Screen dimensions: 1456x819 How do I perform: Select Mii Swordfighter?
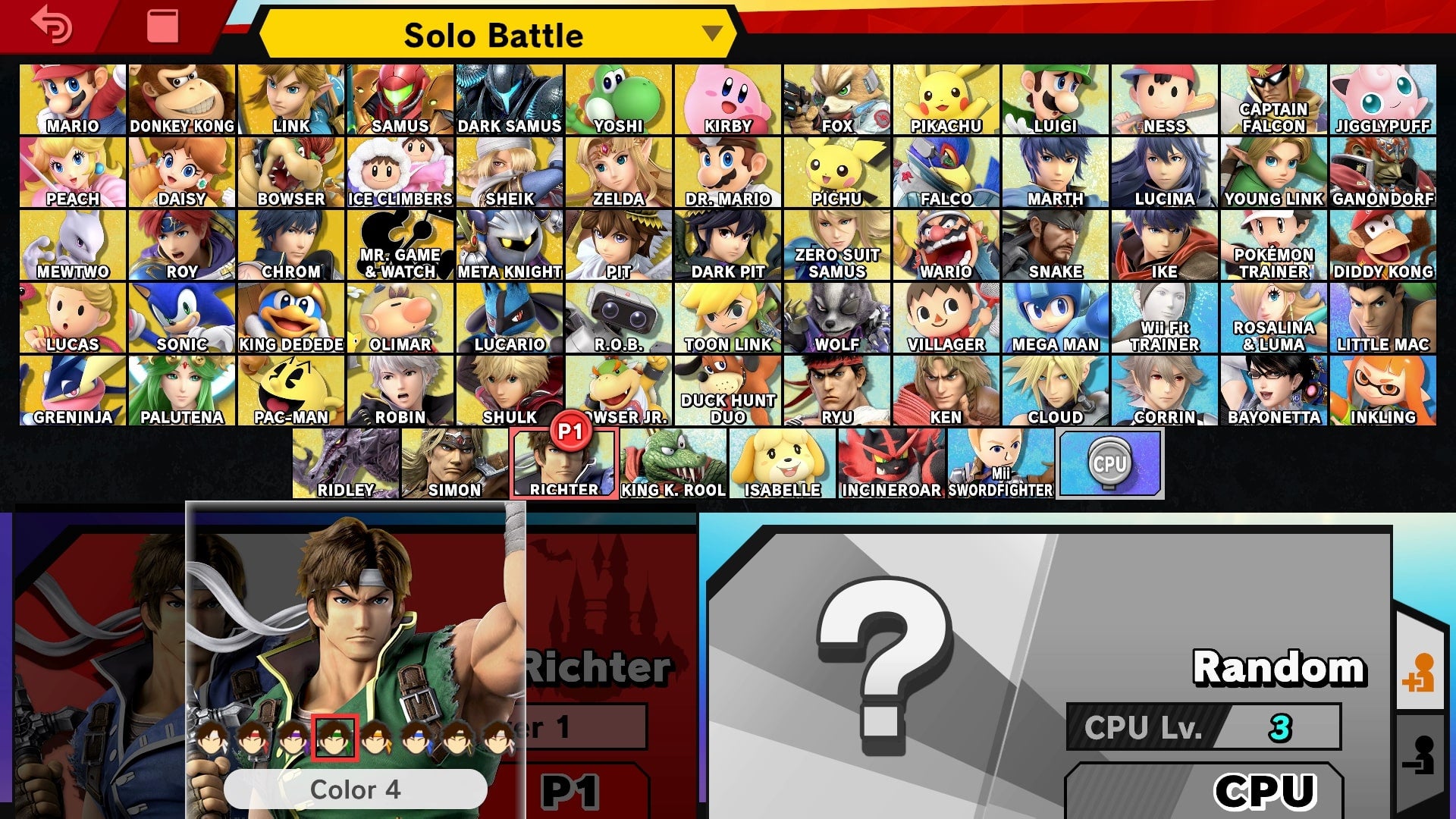tap(999, 459)
